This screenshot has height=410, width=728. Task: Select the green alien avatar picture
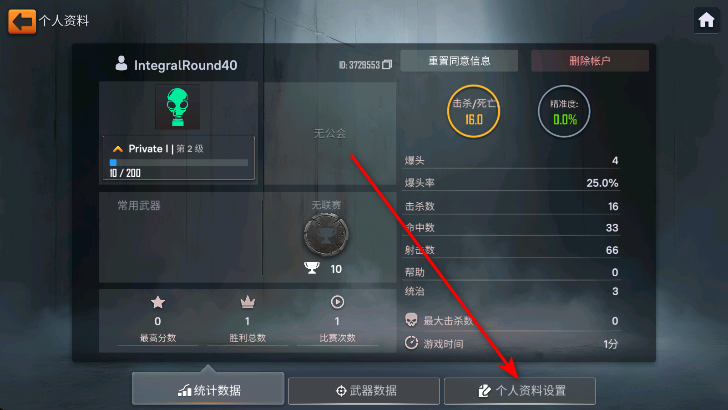(x=178, y=106)
